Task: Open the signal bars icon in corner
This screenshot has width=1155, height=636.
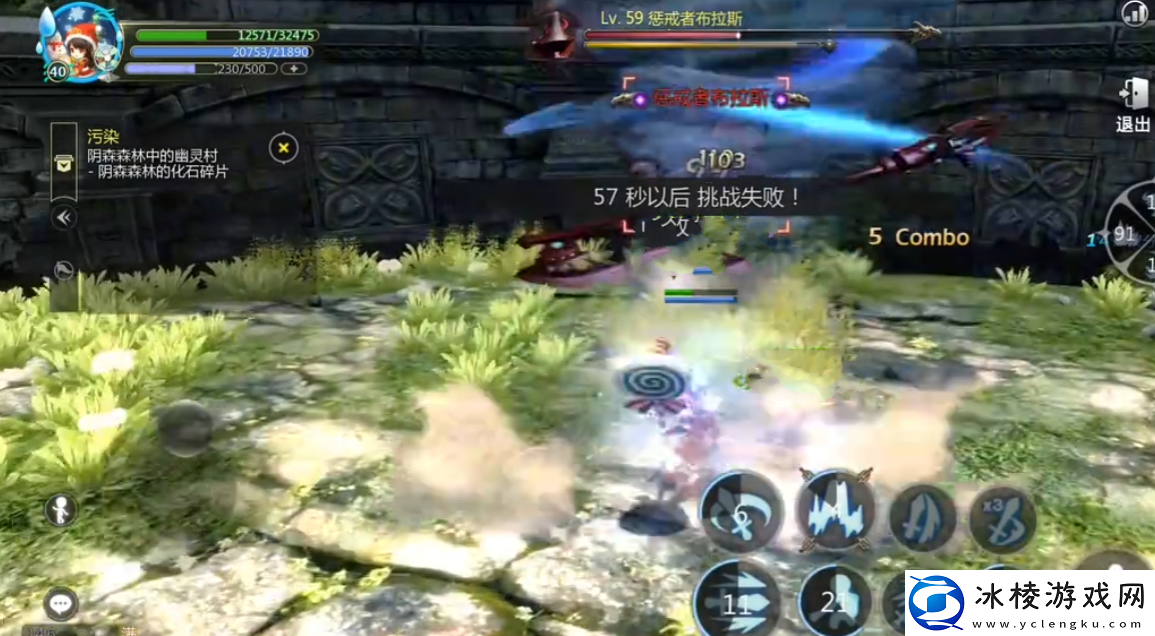Action: (1134, 14)
